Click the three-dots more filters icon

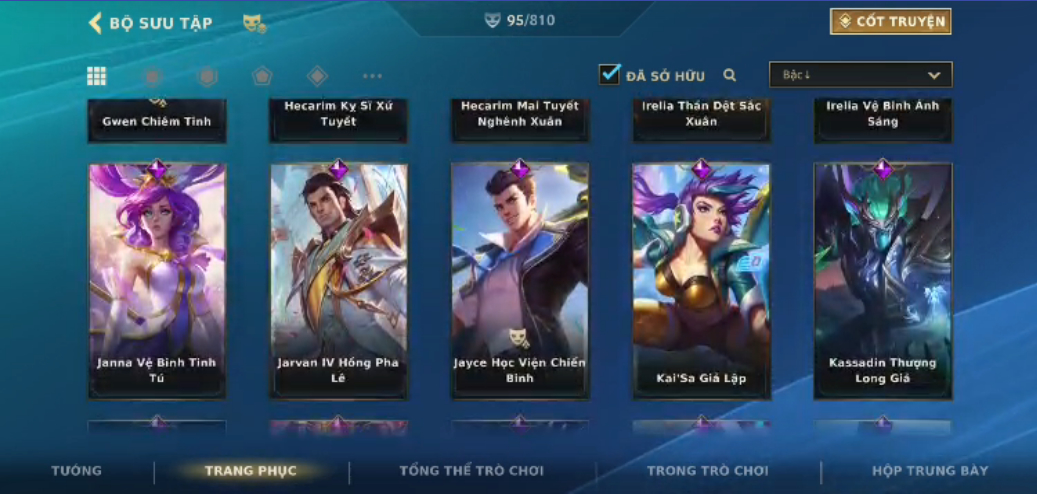click(372, 76)
